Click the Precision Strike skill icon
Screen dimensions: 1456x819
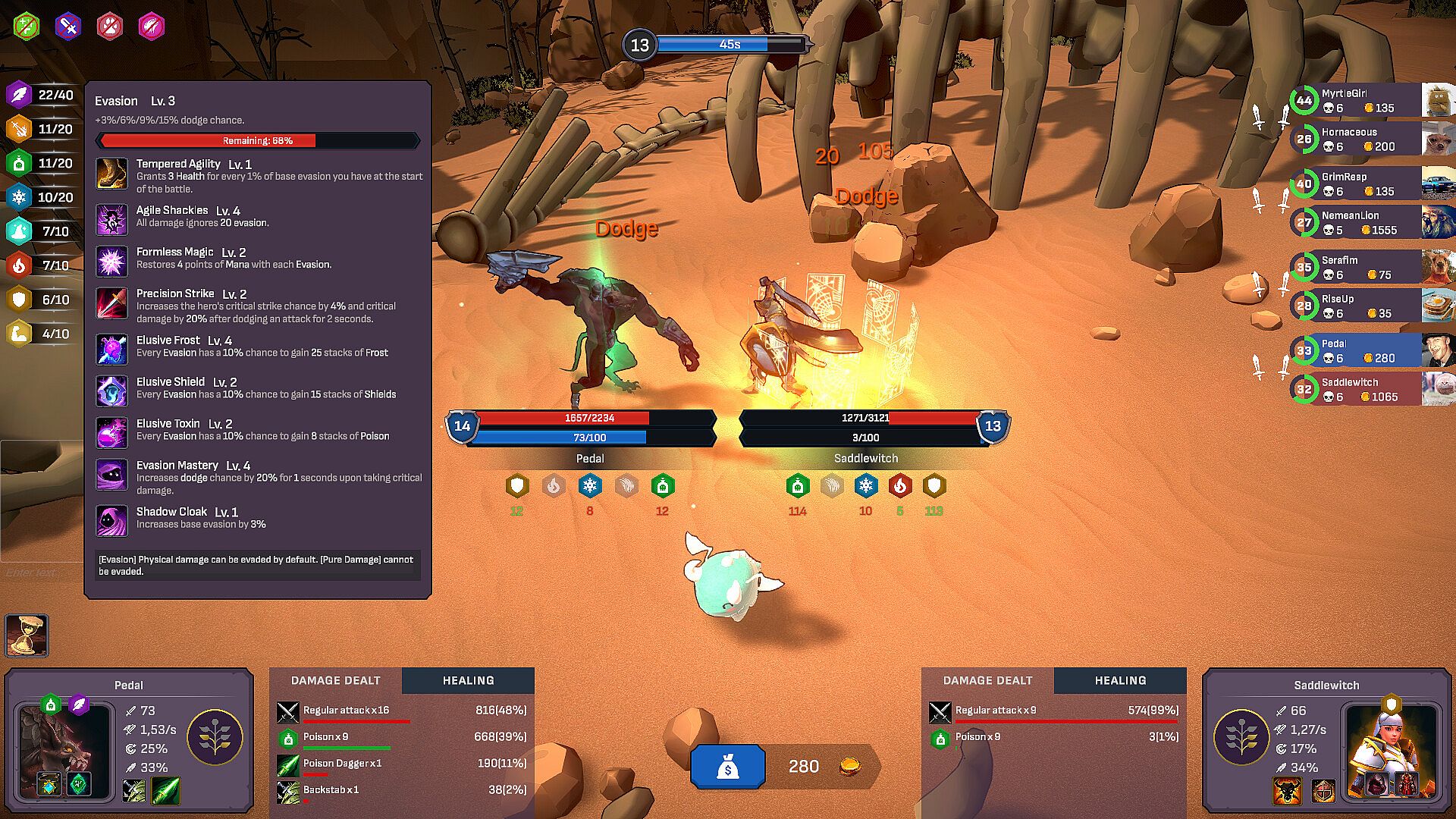(112, 303)
